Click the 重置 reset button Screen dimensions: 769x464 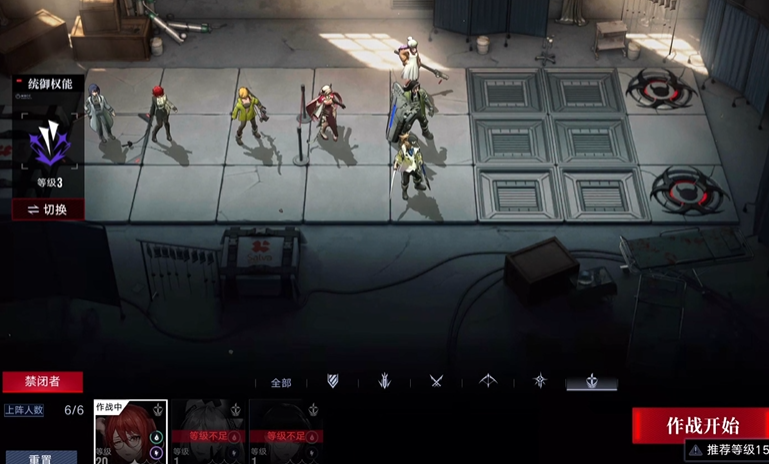(x=40, y=459)
